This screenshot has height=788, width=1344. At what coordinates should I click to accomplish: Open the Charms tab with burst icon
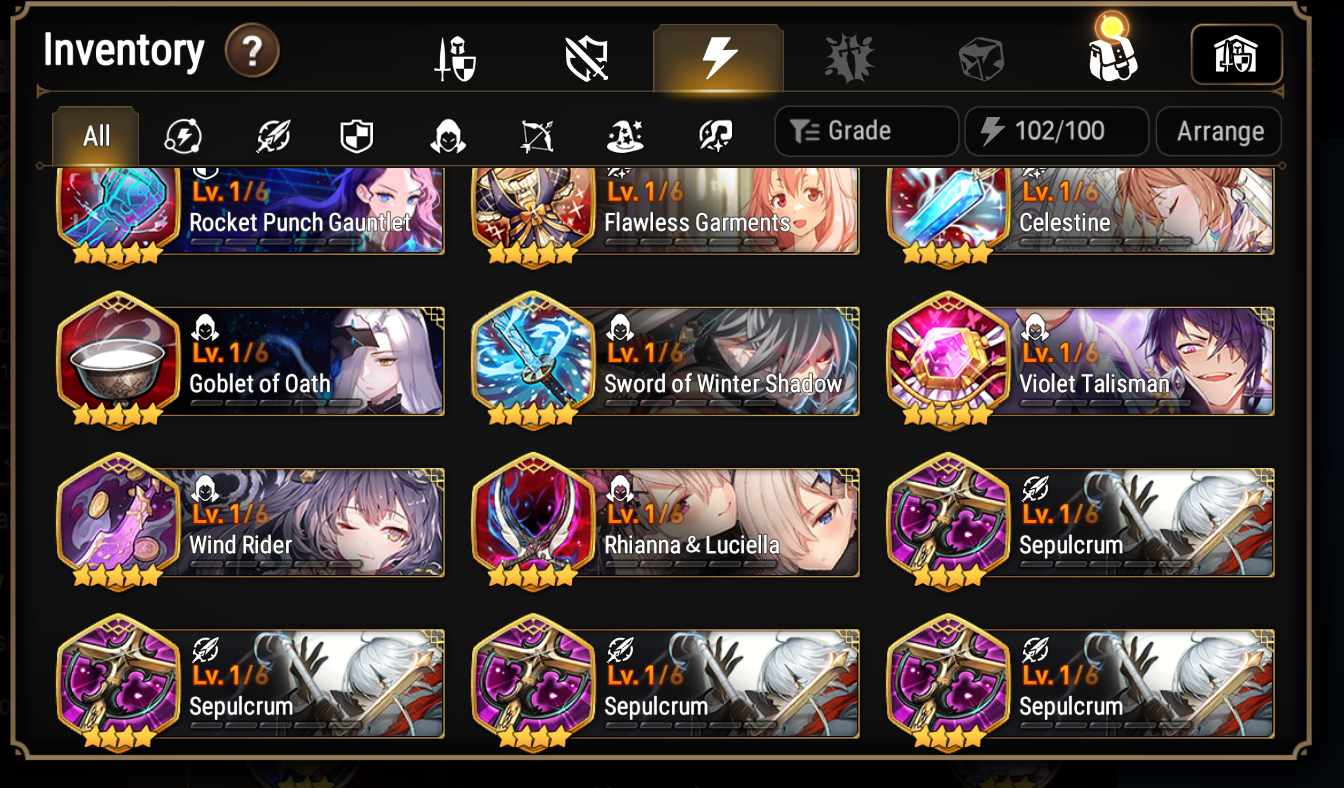tap(849, 55)
